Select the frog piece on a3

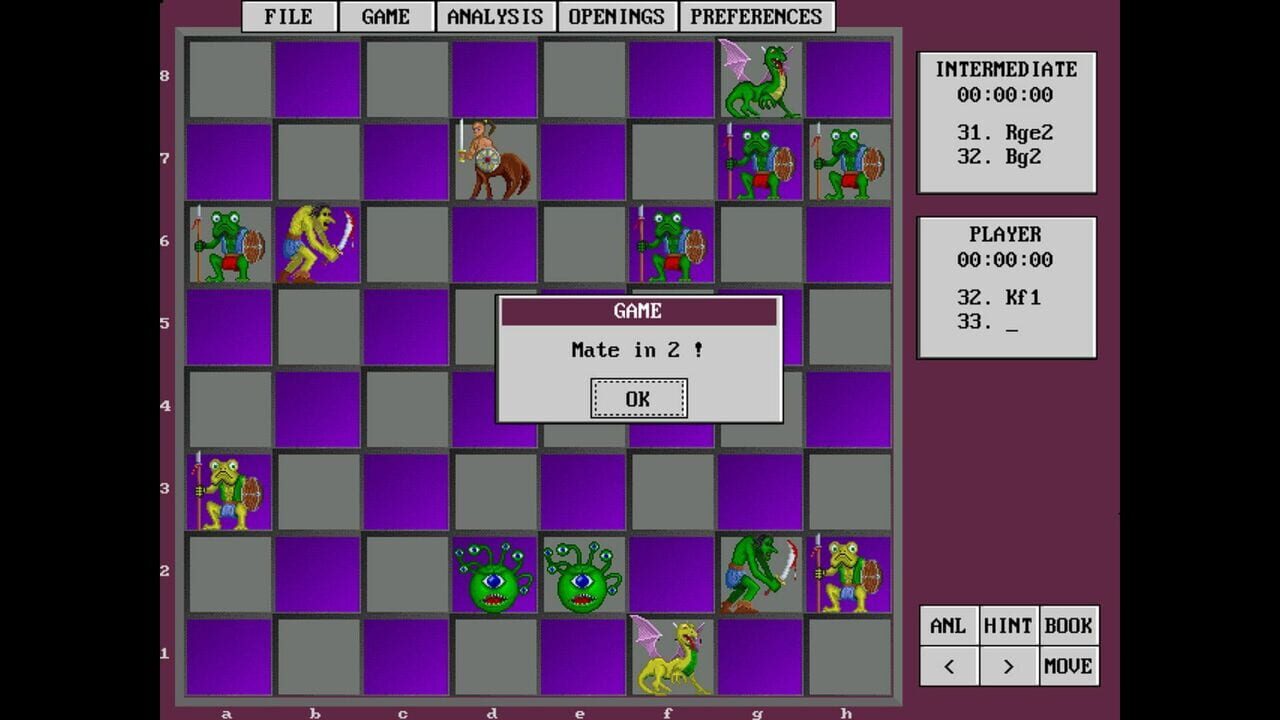pyautogui.click(x=227, y=492)
